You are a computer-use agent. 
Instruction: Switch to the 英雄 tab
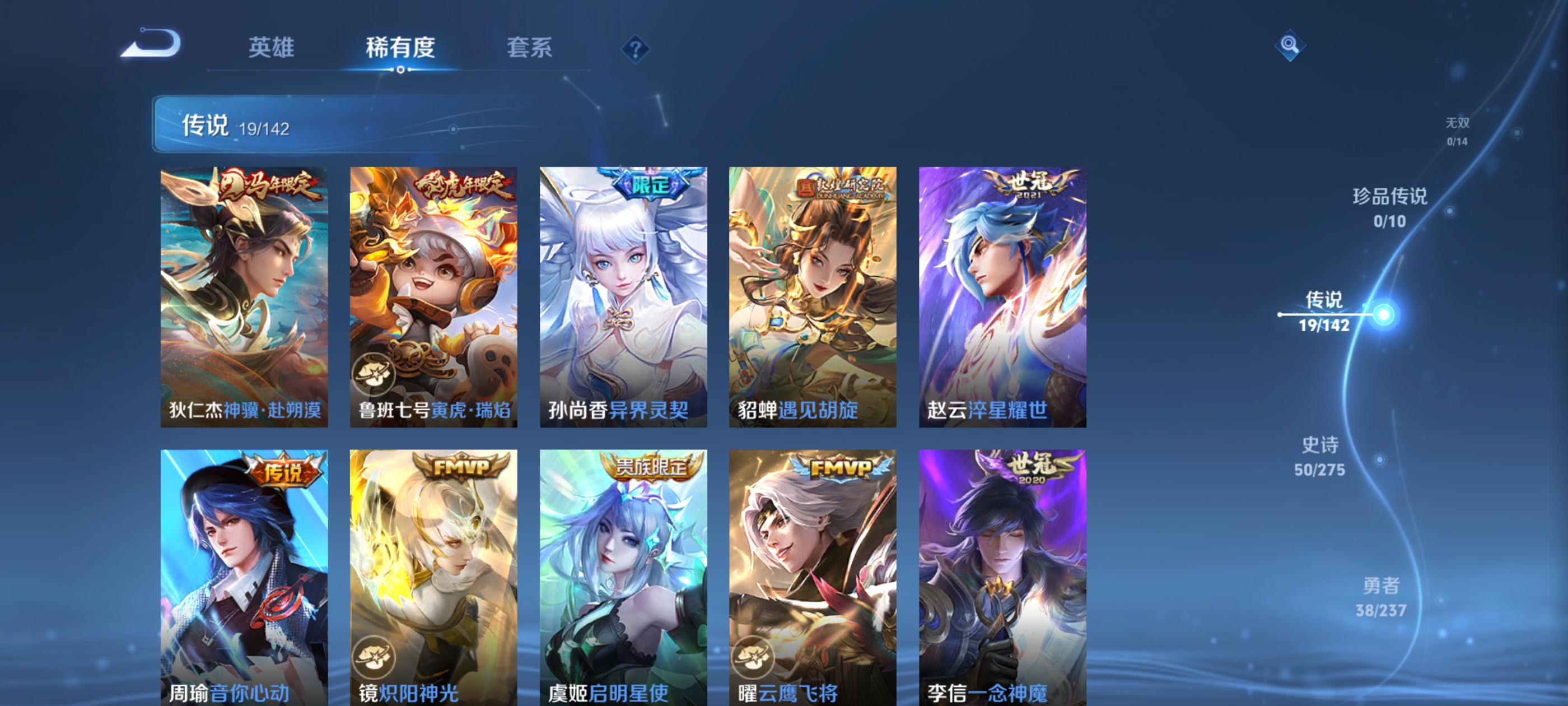270,48
